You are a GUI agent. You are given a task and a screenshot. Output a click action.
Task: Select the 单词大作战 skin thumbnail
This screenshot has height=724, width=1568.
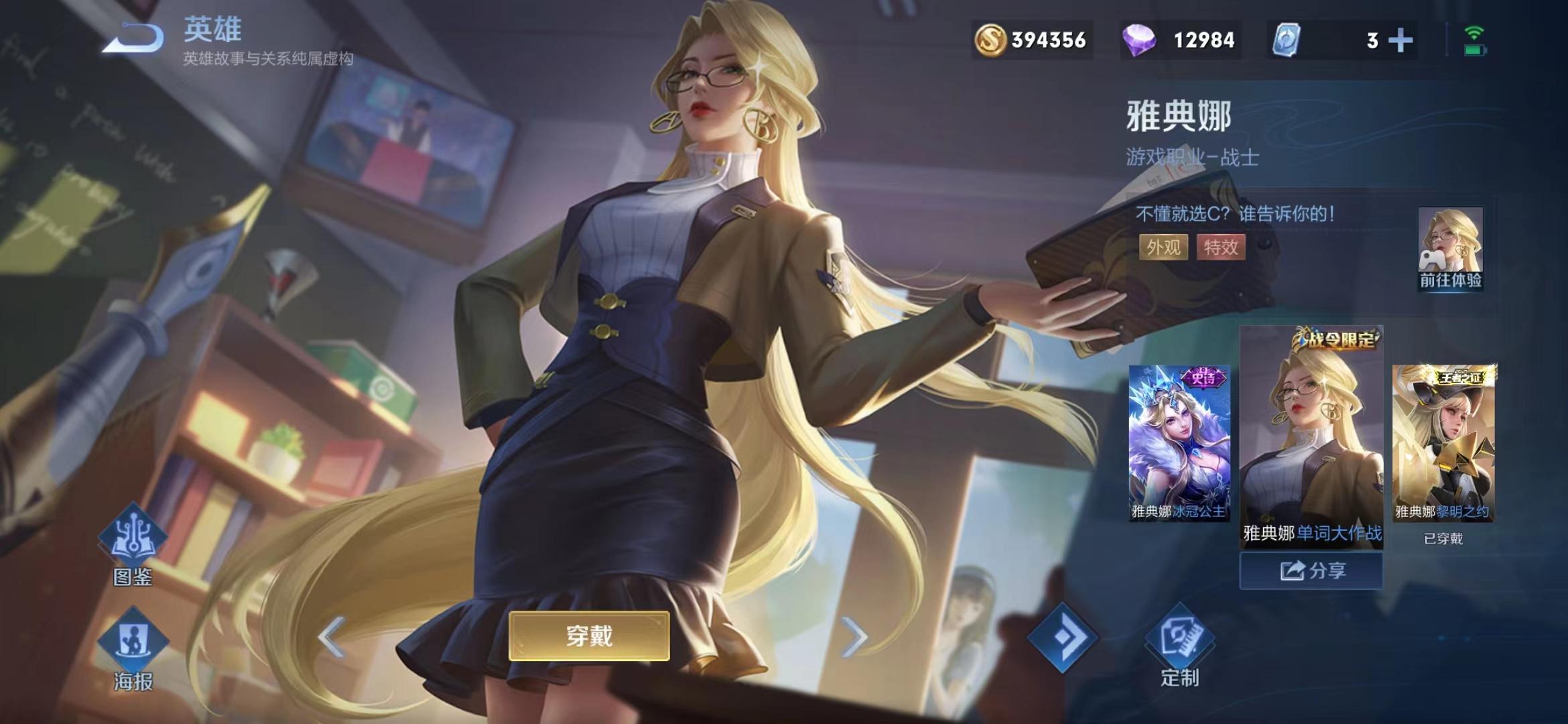pos(1311,436)
